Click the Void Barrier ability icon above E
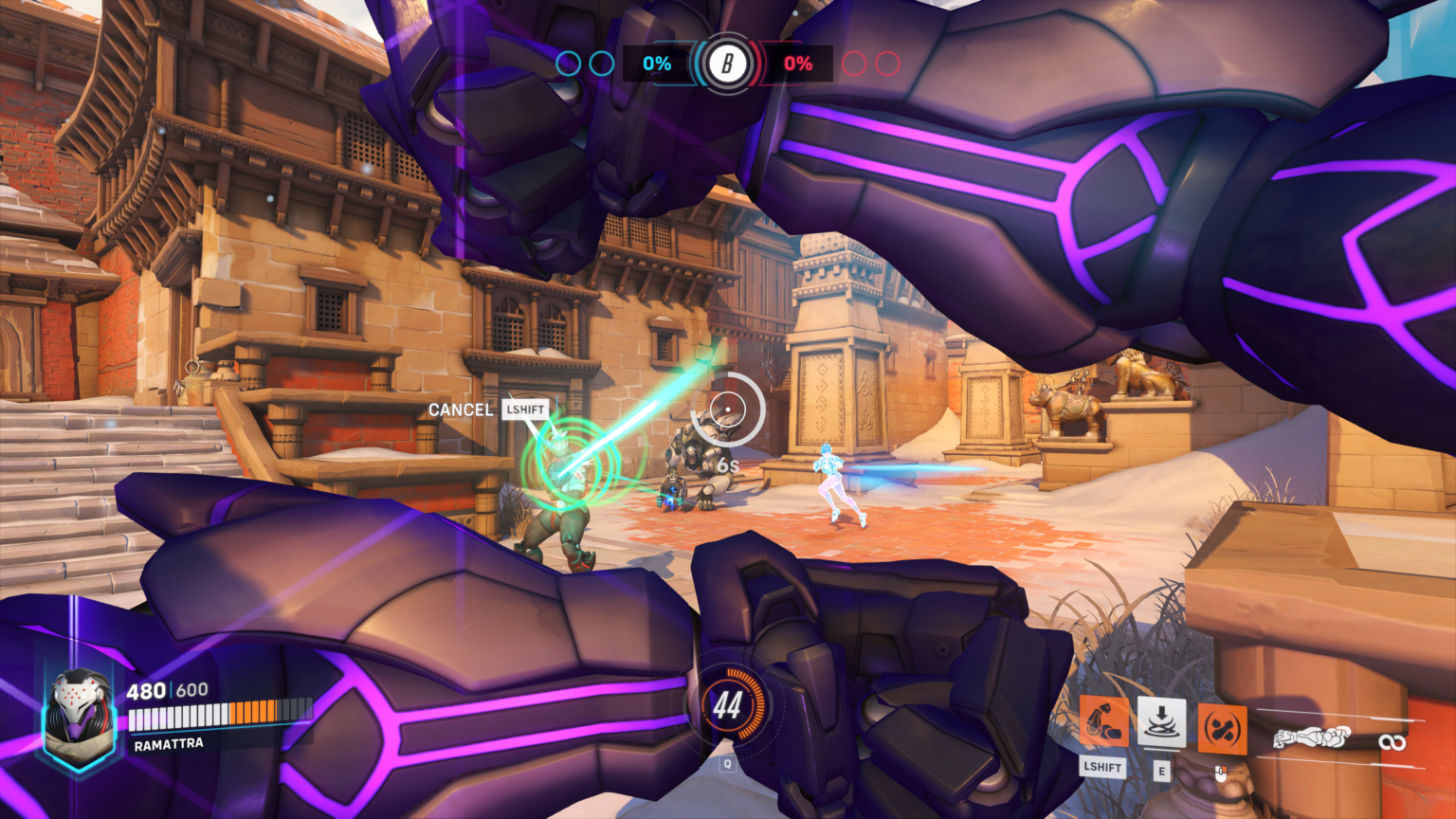Image resolution: width=1456 pixels, height=819 pixels. 1161,722
